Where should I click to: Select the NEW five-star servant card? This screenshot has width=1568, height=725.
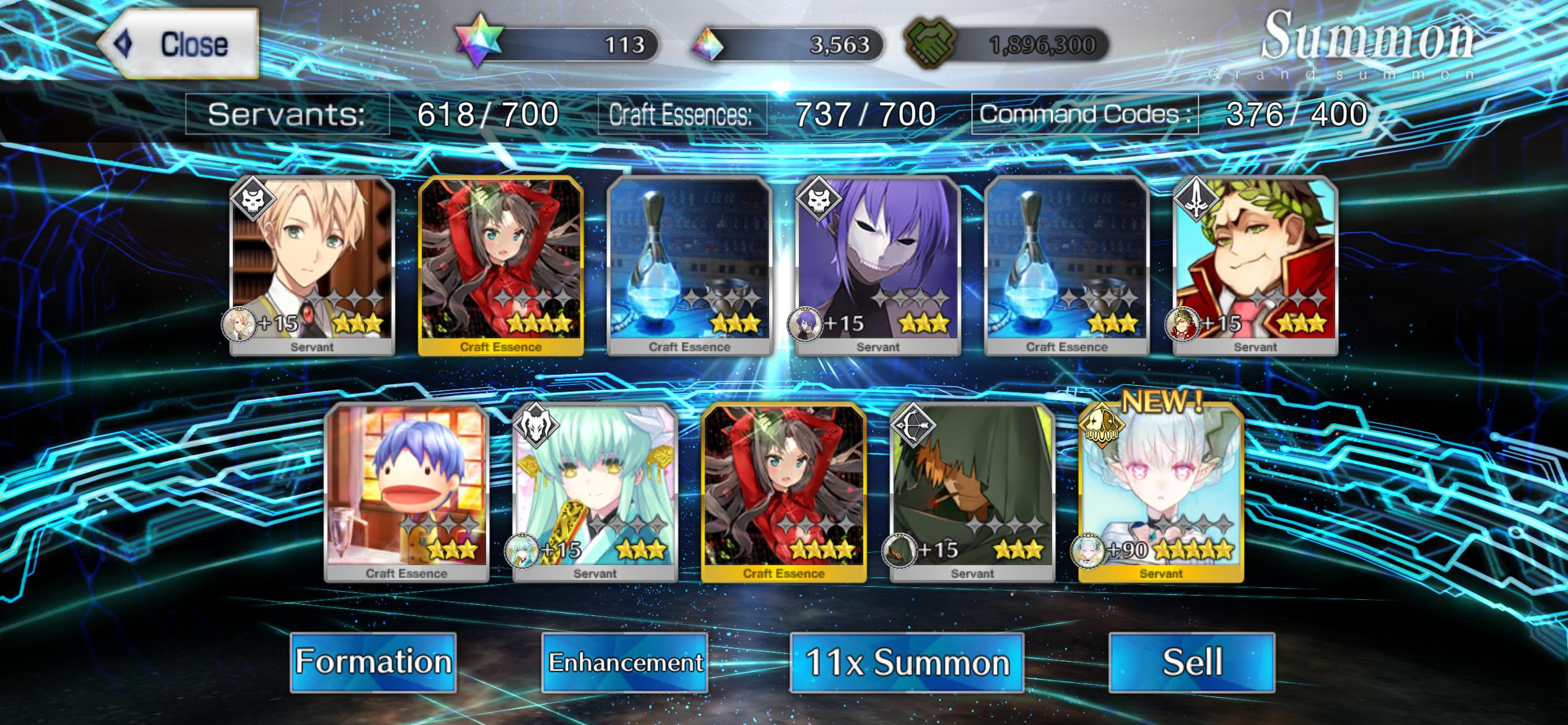(1161, 493)
